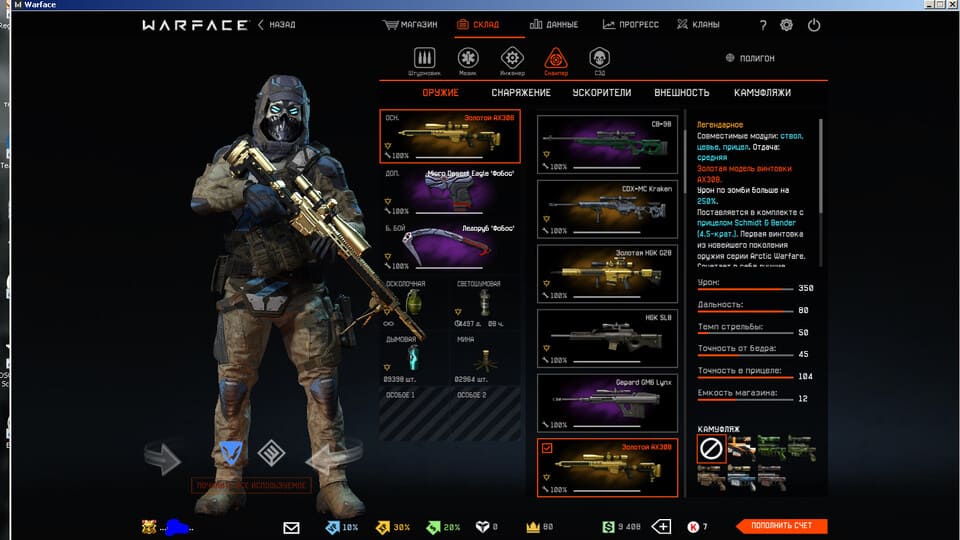Click Пополнить счет to top up
The image size is (960, 540).
(782, 526)
